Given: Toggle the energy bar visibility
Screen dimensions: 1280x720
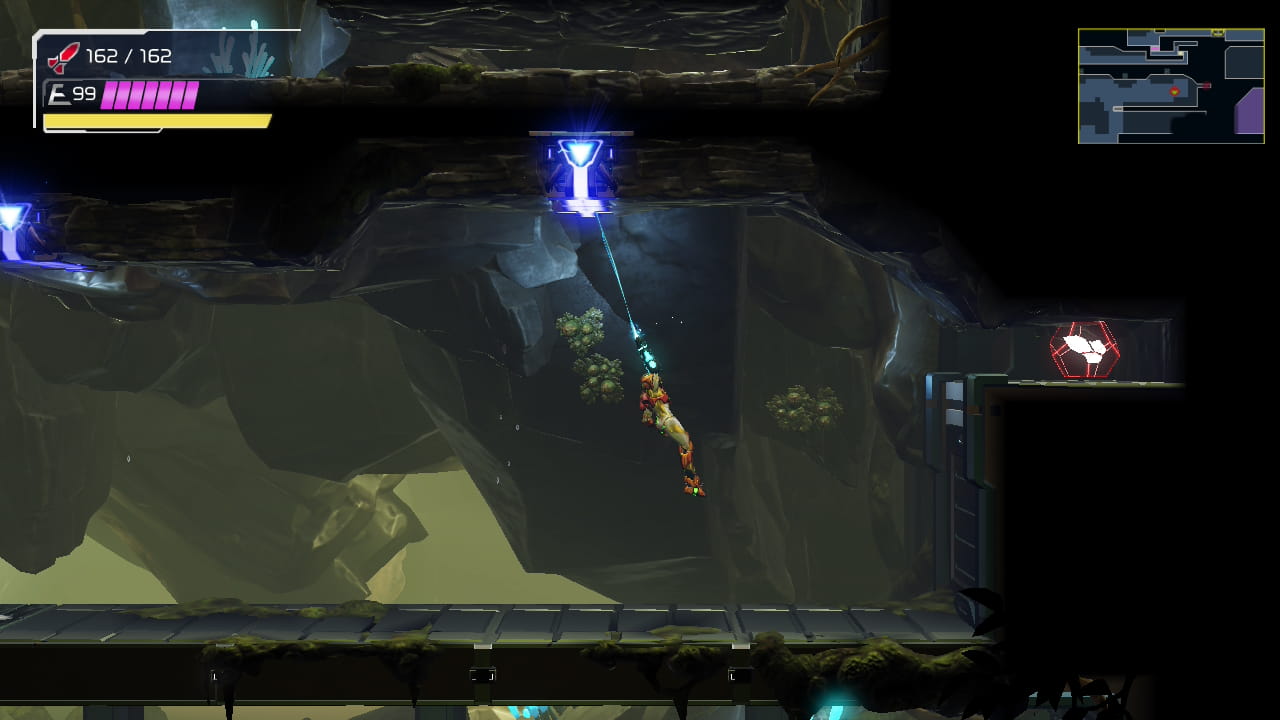Looking at the screenshot, I should [x=150, y=95].
